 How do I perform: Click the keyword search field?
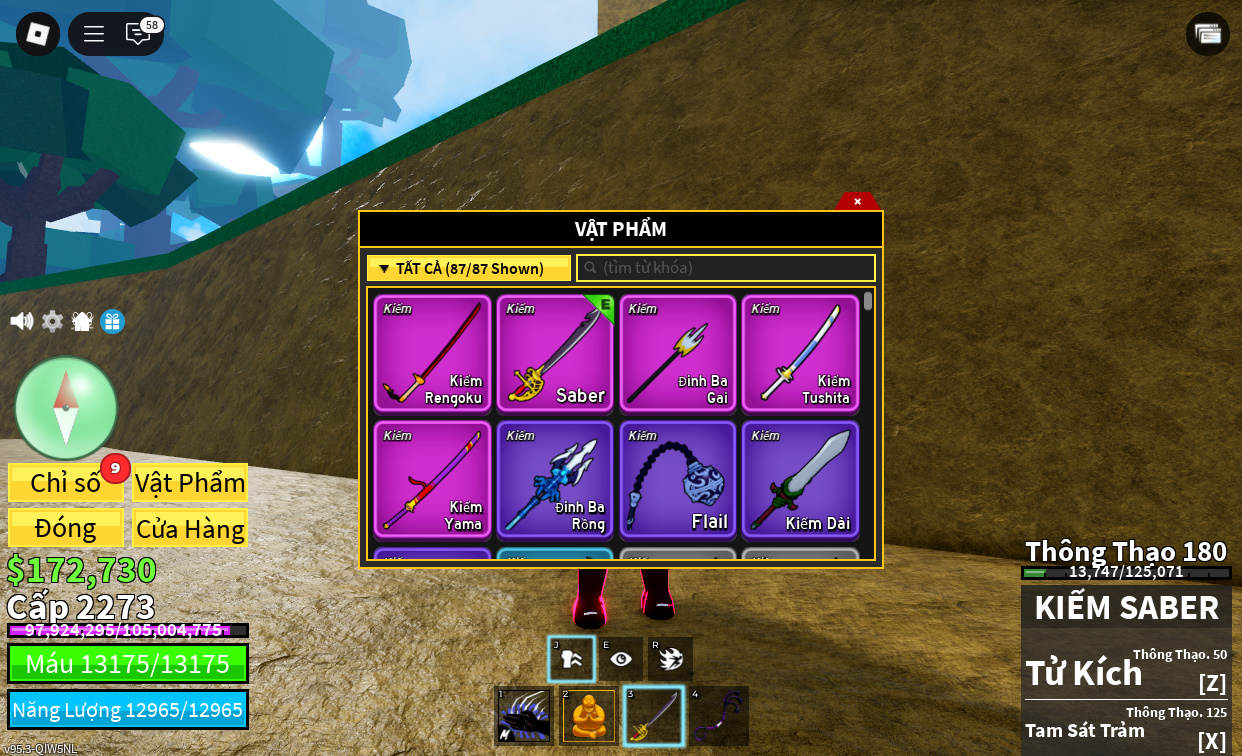click(x=726, y=268)
